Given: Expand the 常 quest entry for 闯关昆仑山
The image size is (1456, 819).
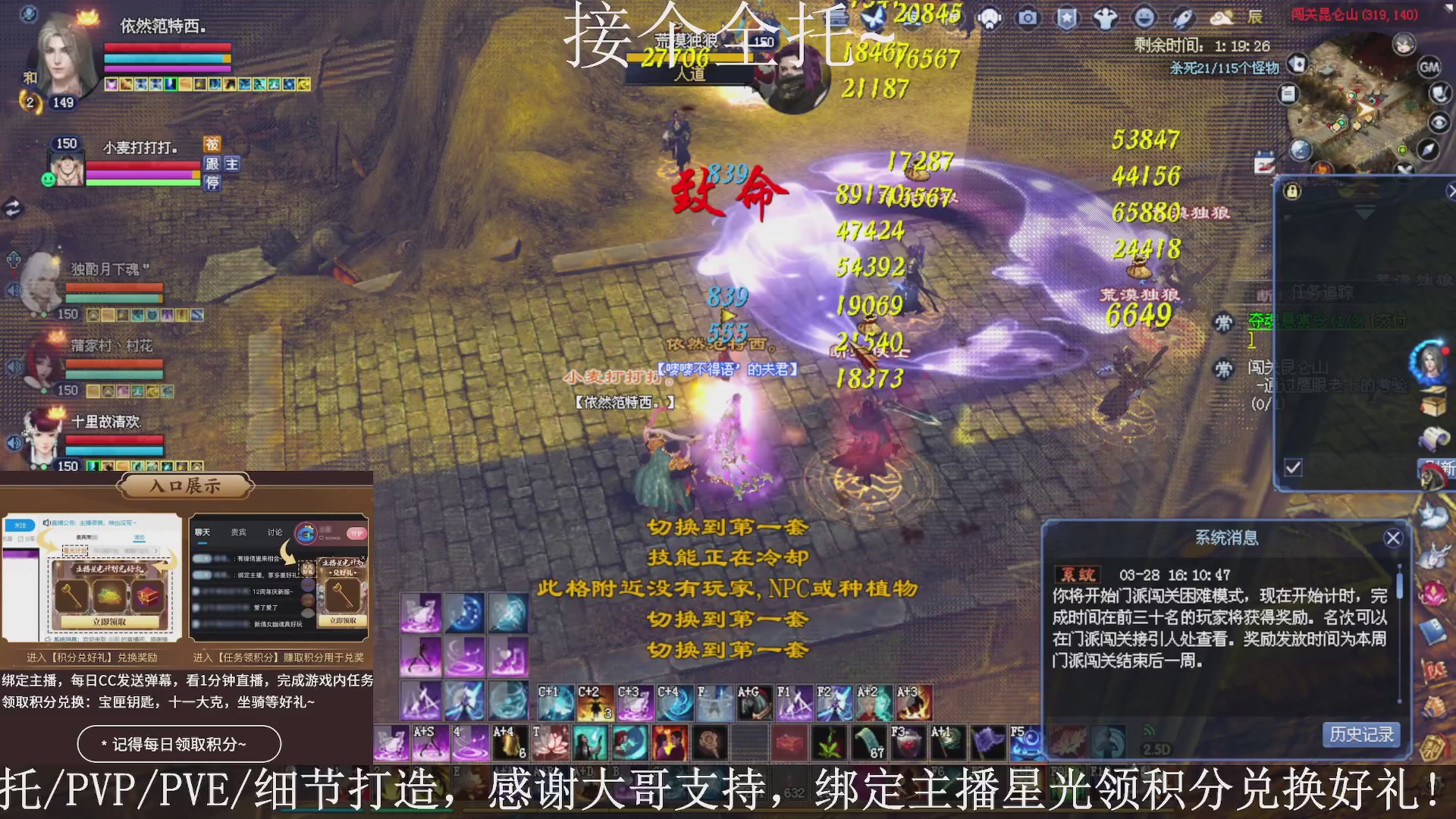Looking at the screenshot, I should click(x=1223, y=368).
